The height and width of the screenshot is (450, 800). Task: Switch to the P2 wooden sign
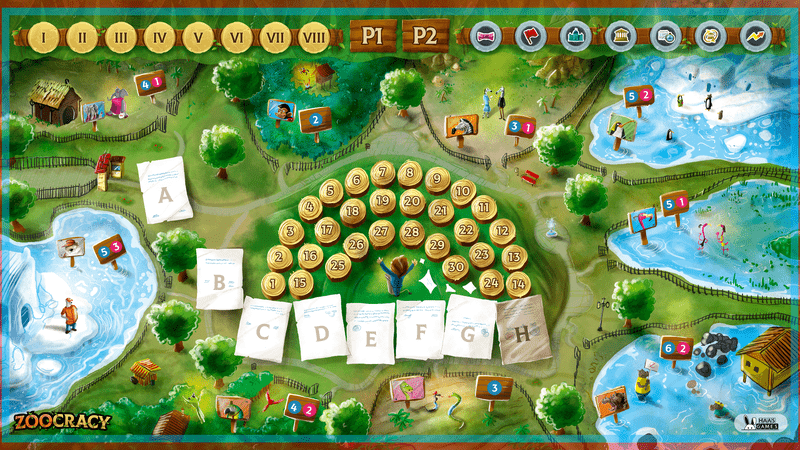[x=425, y=36]
